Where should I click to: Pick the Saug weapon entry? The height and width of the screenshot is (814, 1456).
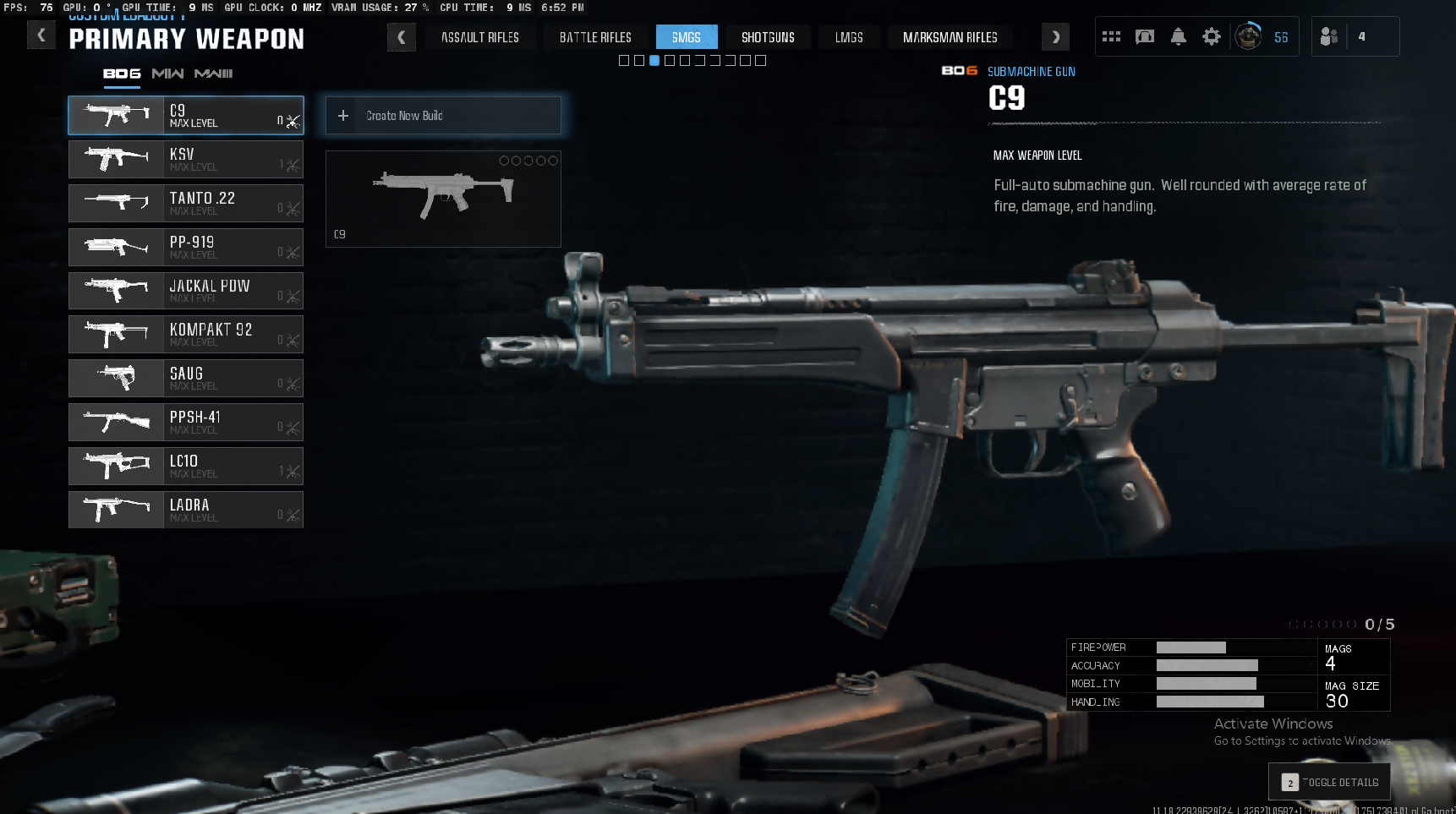(186, 379)
